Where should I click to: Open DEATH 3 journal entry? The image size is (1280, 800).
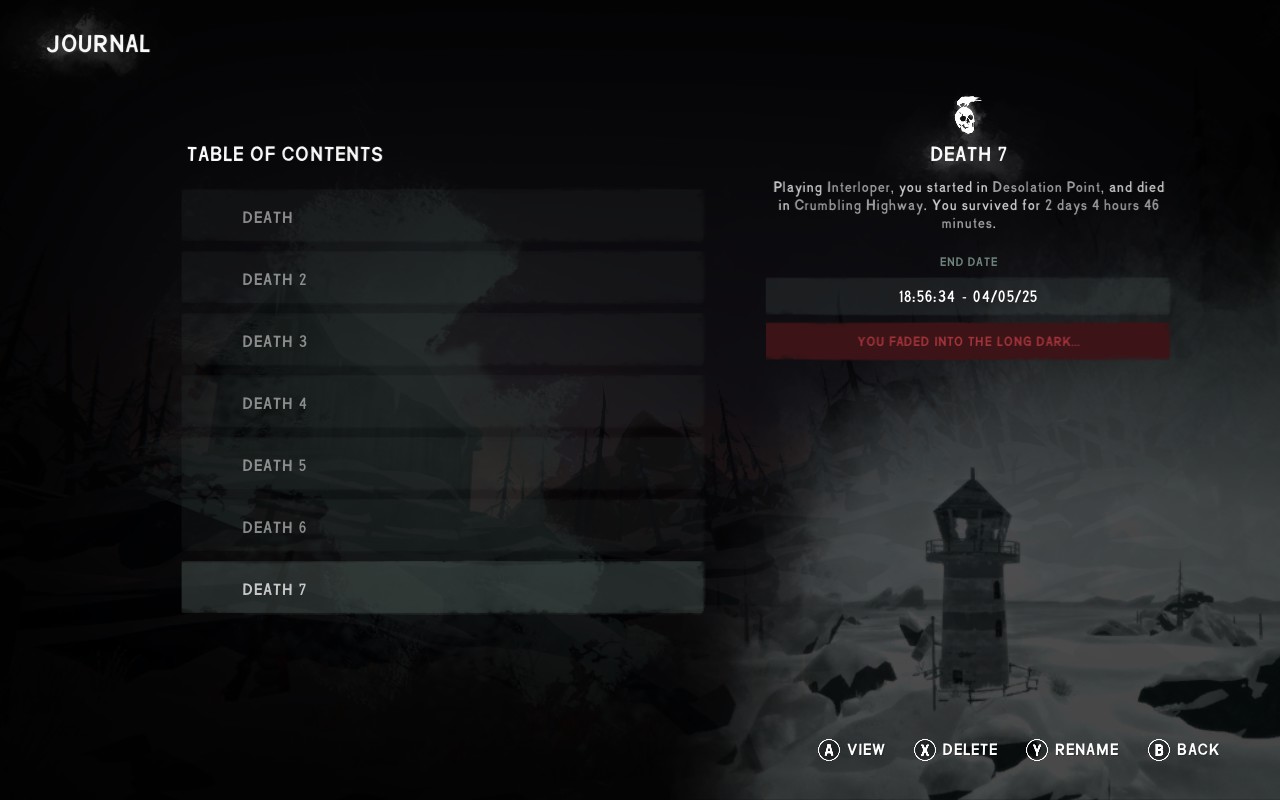pyautogui.click(x=442, y=341)
